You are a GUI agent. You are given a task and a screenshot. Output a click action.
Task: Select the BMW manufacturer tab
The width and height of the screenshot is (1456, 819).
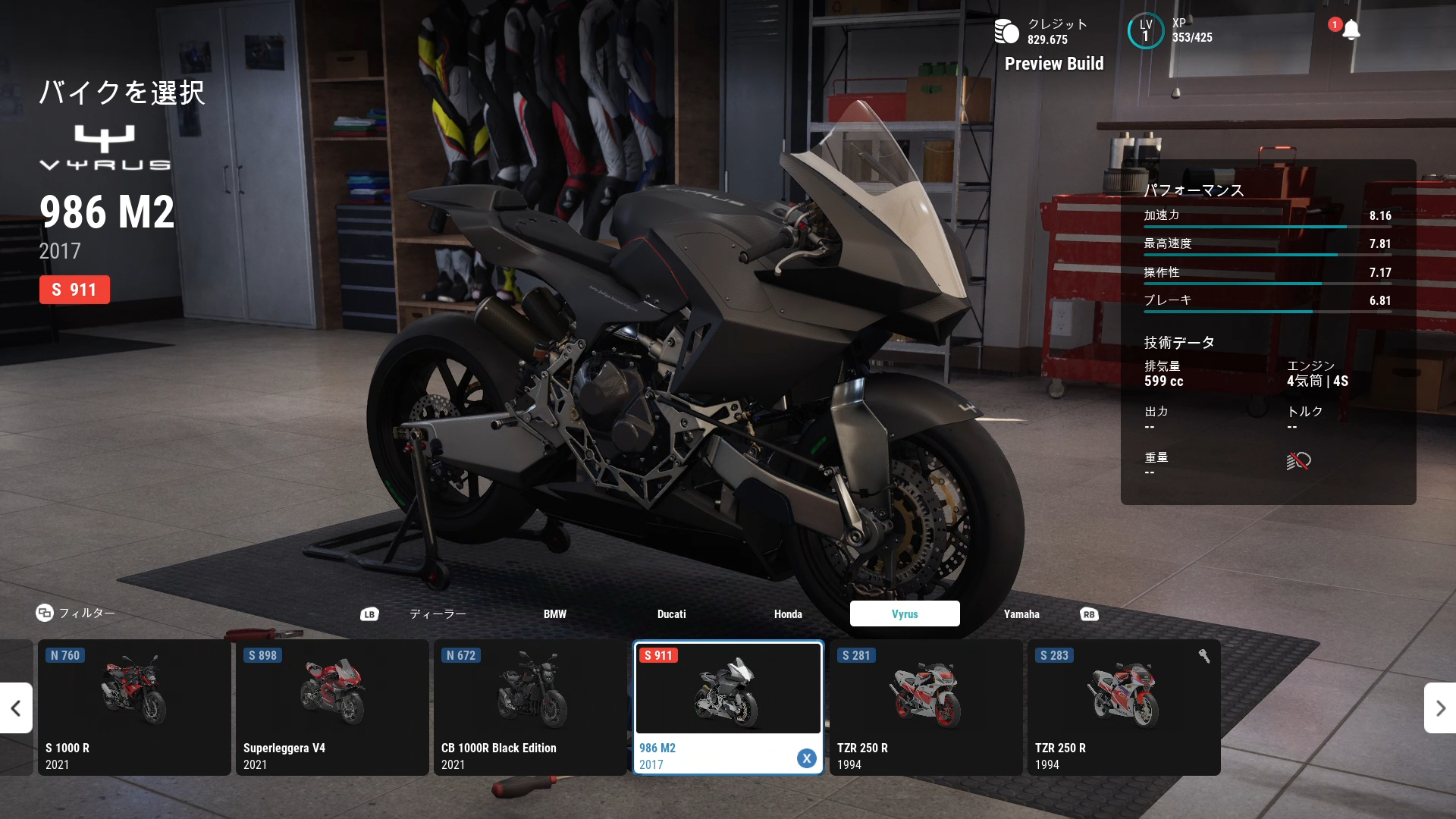coord(554,614)
